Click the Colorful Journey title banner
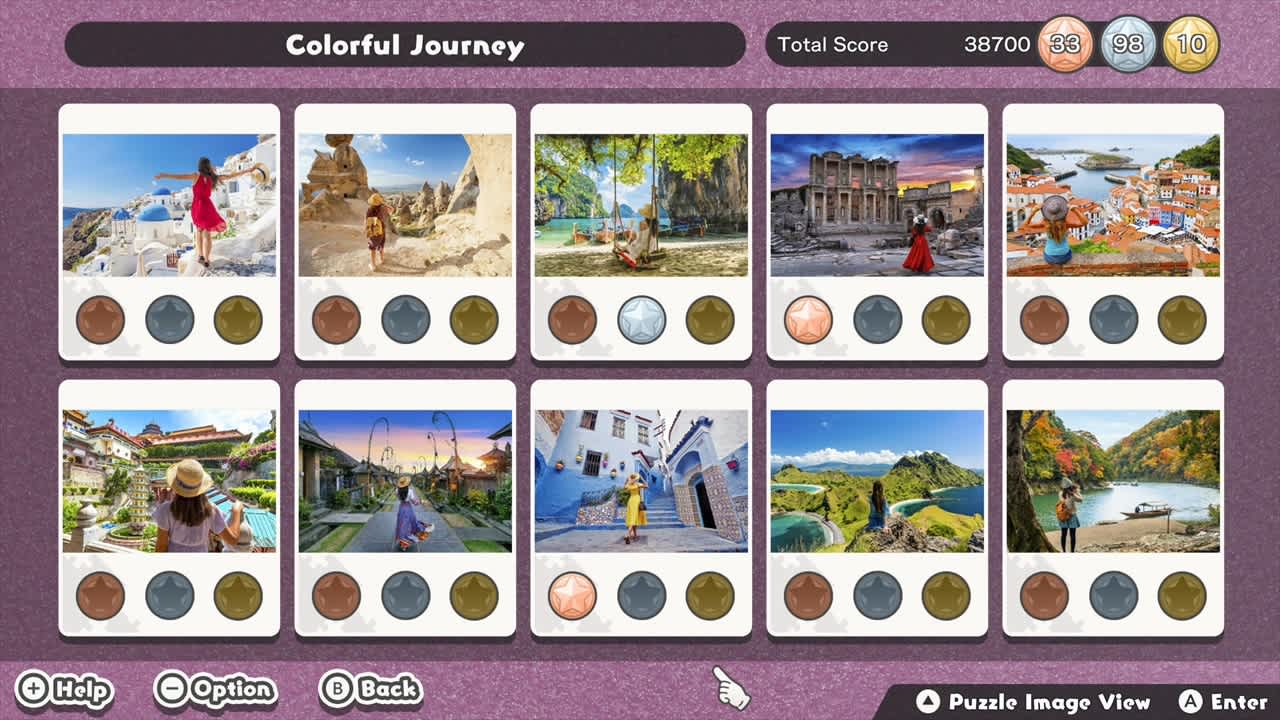 click(405, 44)
